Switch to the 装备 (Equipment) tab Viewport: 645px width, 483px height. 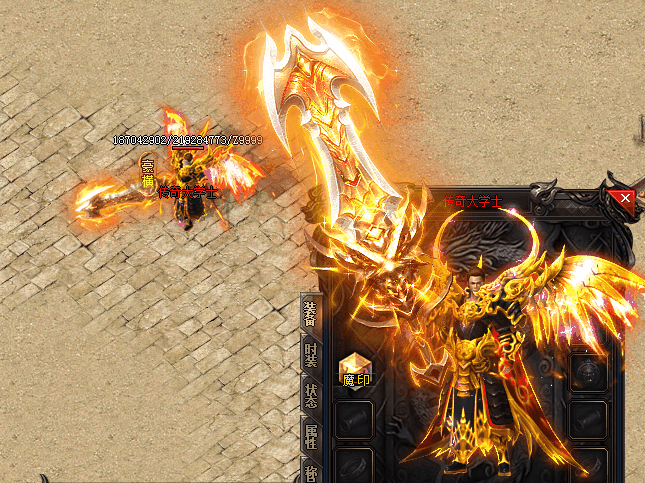pos(312,315)
